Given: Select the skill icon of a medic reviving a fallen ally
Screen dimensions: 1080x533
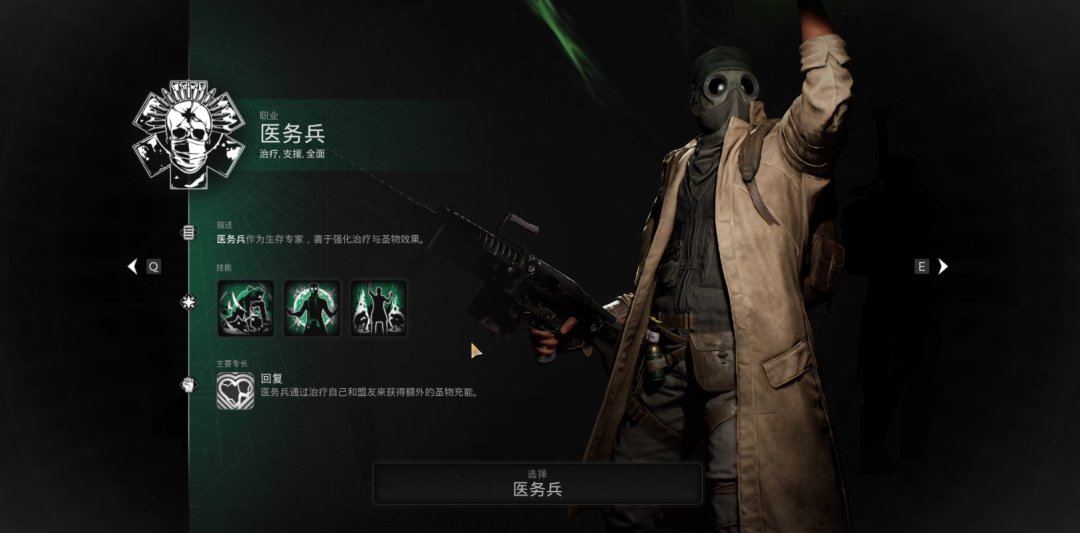Looking at the screenshot, I should click(x=245, y=308).
